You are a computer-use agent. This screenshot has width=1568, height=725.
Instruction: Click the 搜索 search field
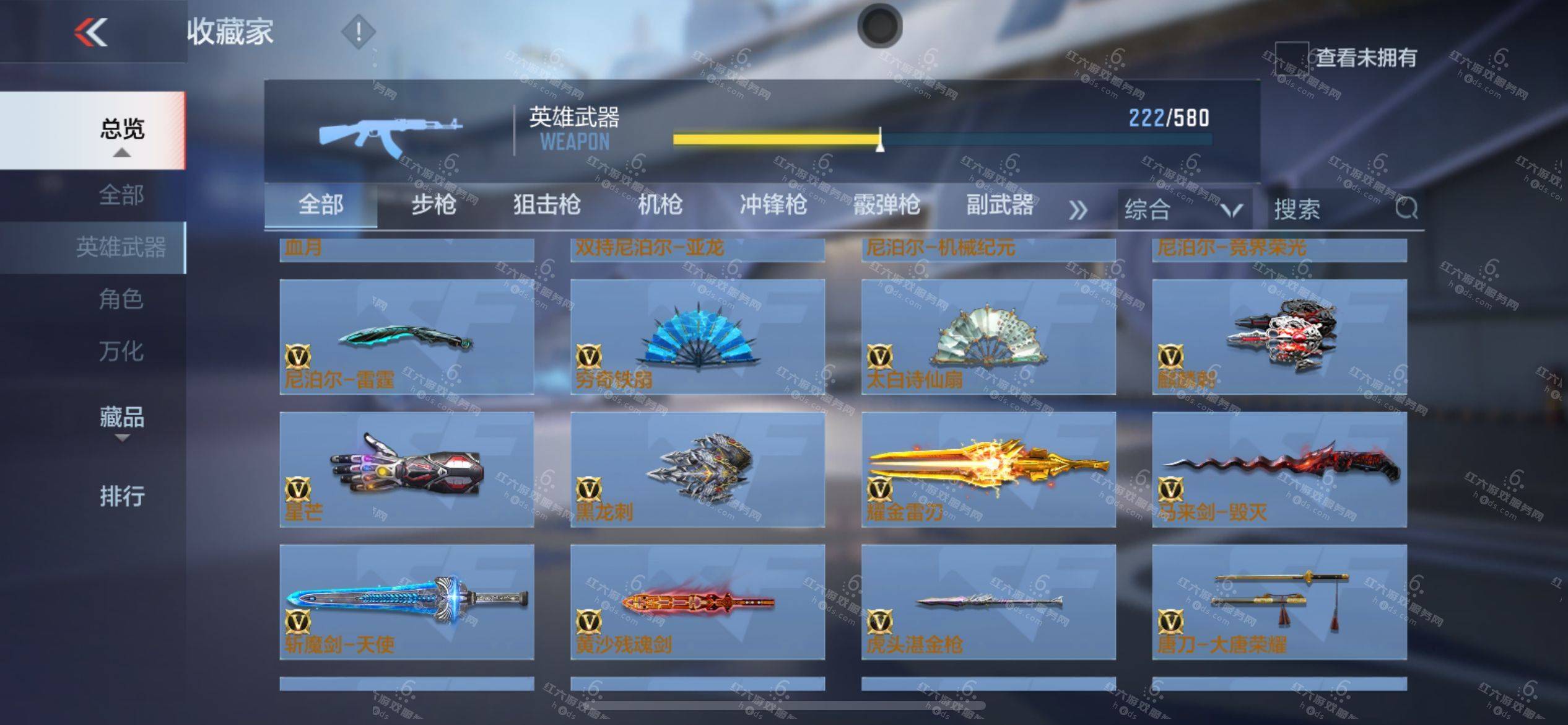pyautogui.click(x=1331, y=209)
